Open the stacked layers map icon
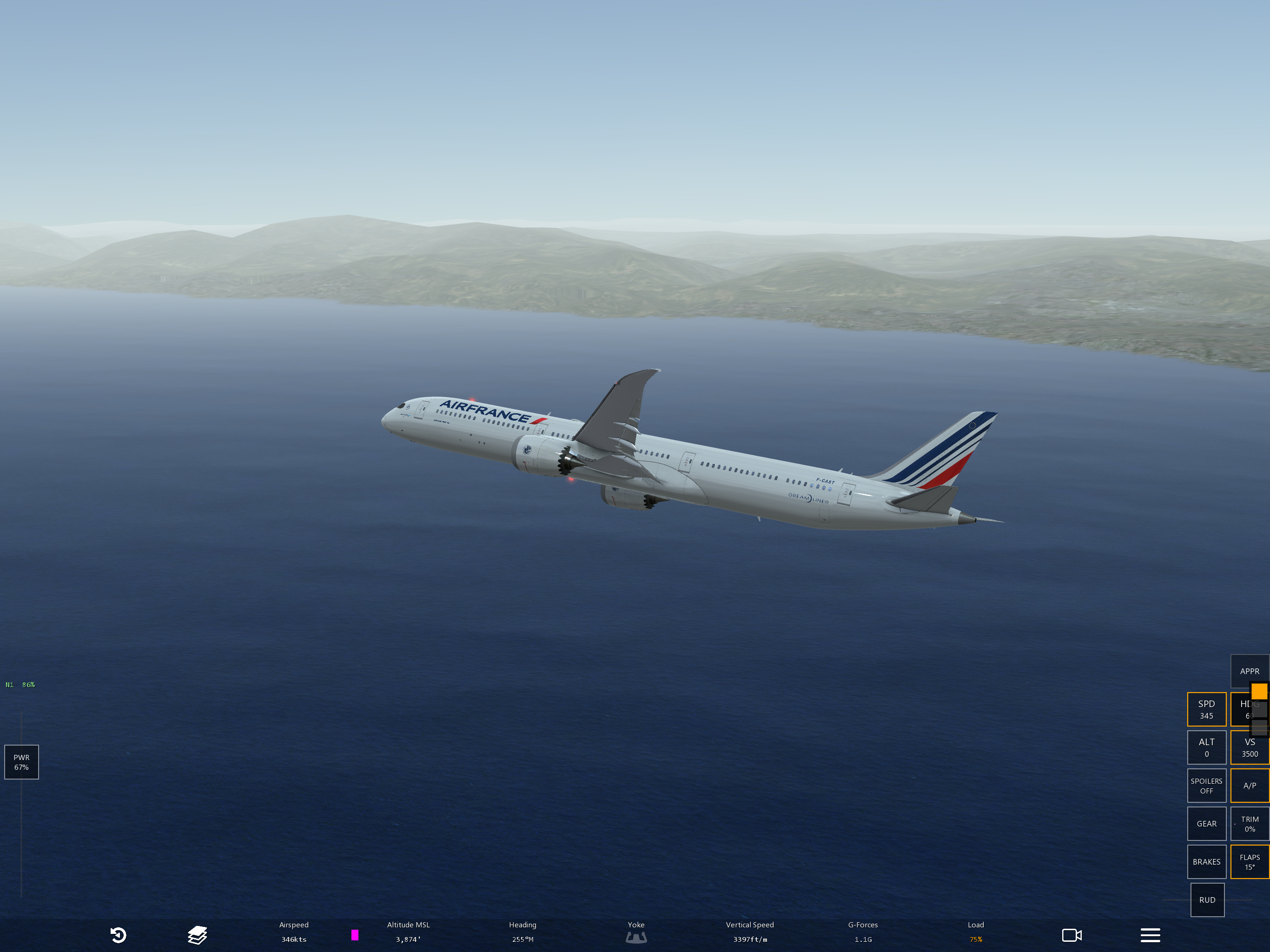1270x952 pixels. coord(197,935)
